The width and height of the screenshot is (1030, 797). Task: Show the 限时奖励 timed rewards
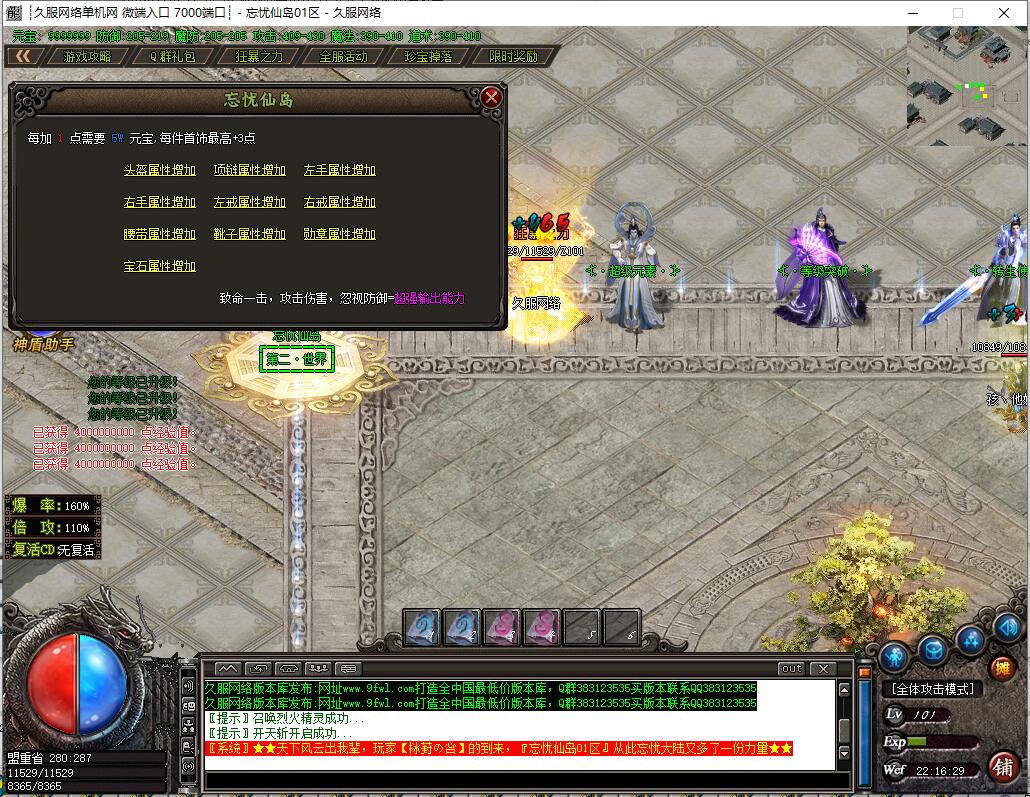[x=513, y=57]
